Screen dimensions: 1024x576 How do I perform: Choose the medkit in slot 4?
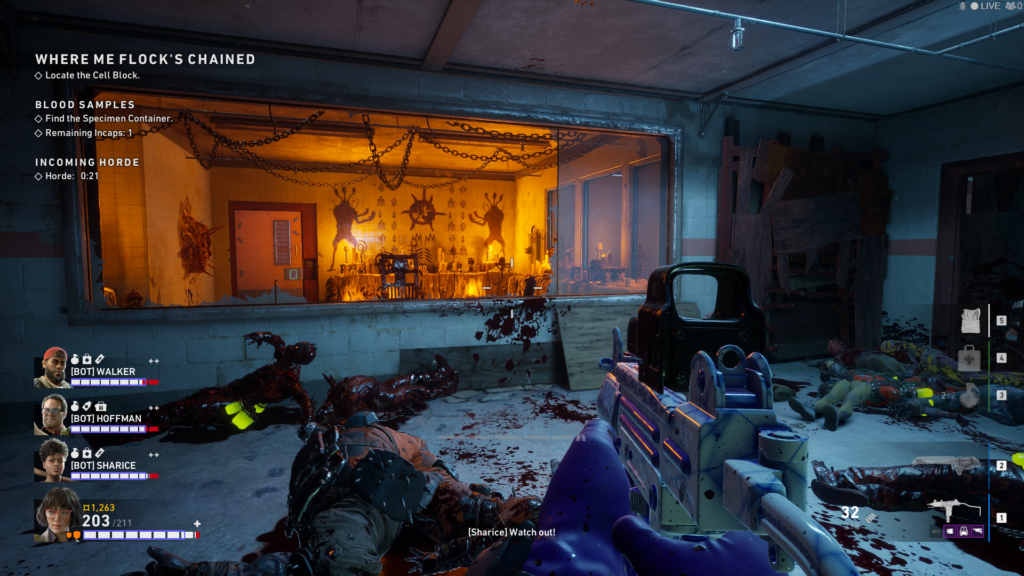[x=968, y=357]
